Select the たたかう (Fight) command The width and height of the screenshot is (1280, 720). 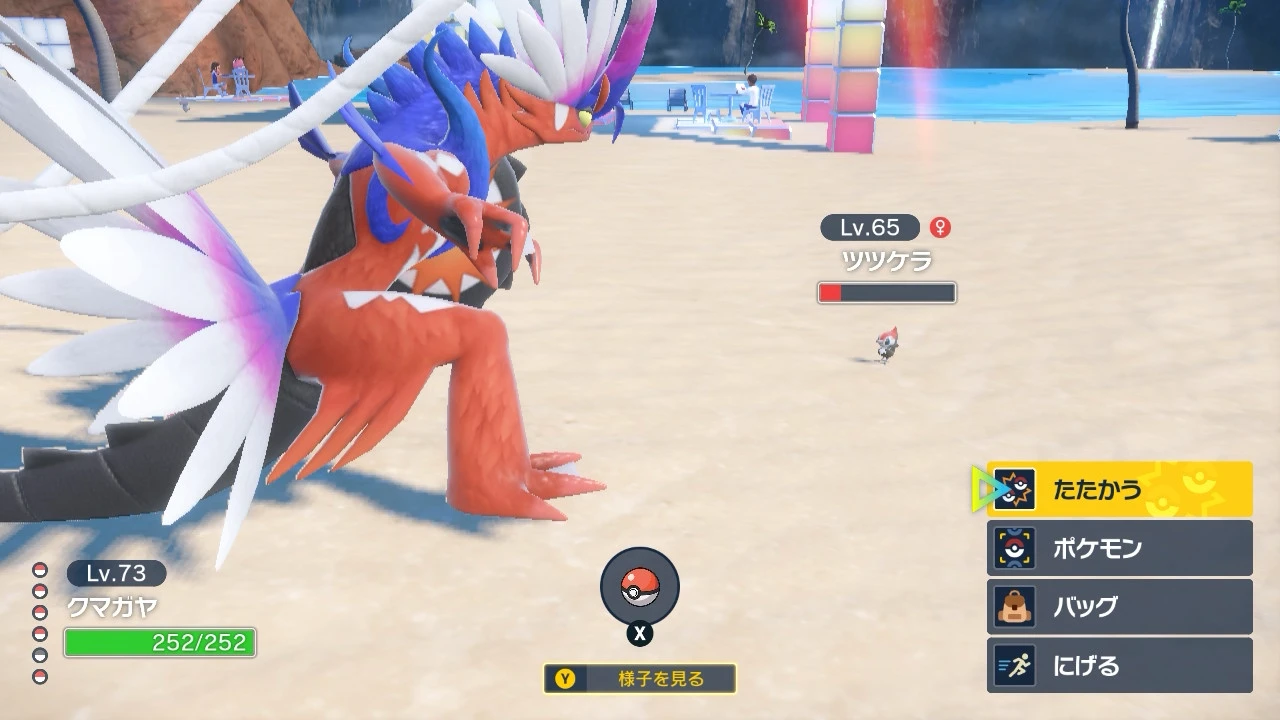[x=1119, y=489]
